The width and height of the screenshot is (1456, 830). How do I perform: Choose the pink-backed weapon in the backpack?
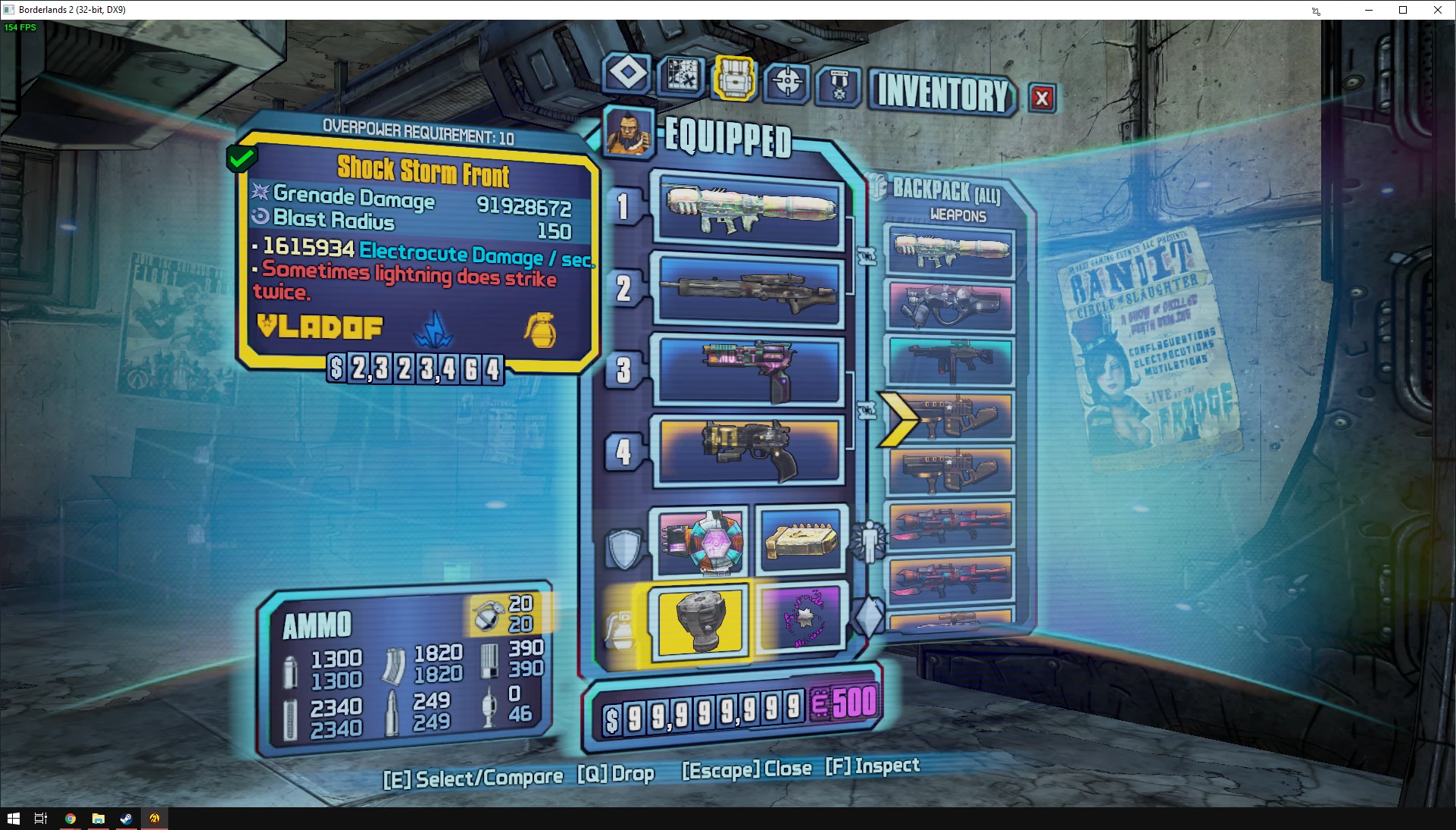(x=950, y=306)
